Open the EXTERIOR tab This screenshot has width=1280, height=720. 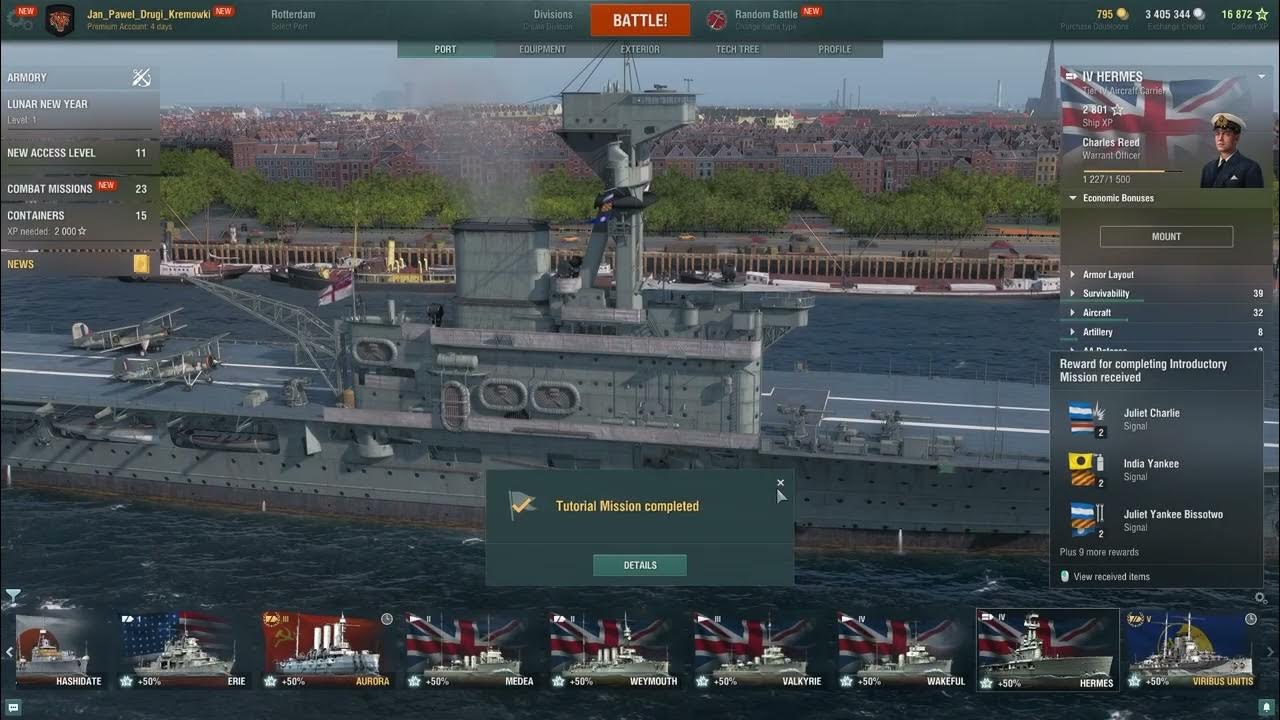pyautogui.click(x=639, y=48)
